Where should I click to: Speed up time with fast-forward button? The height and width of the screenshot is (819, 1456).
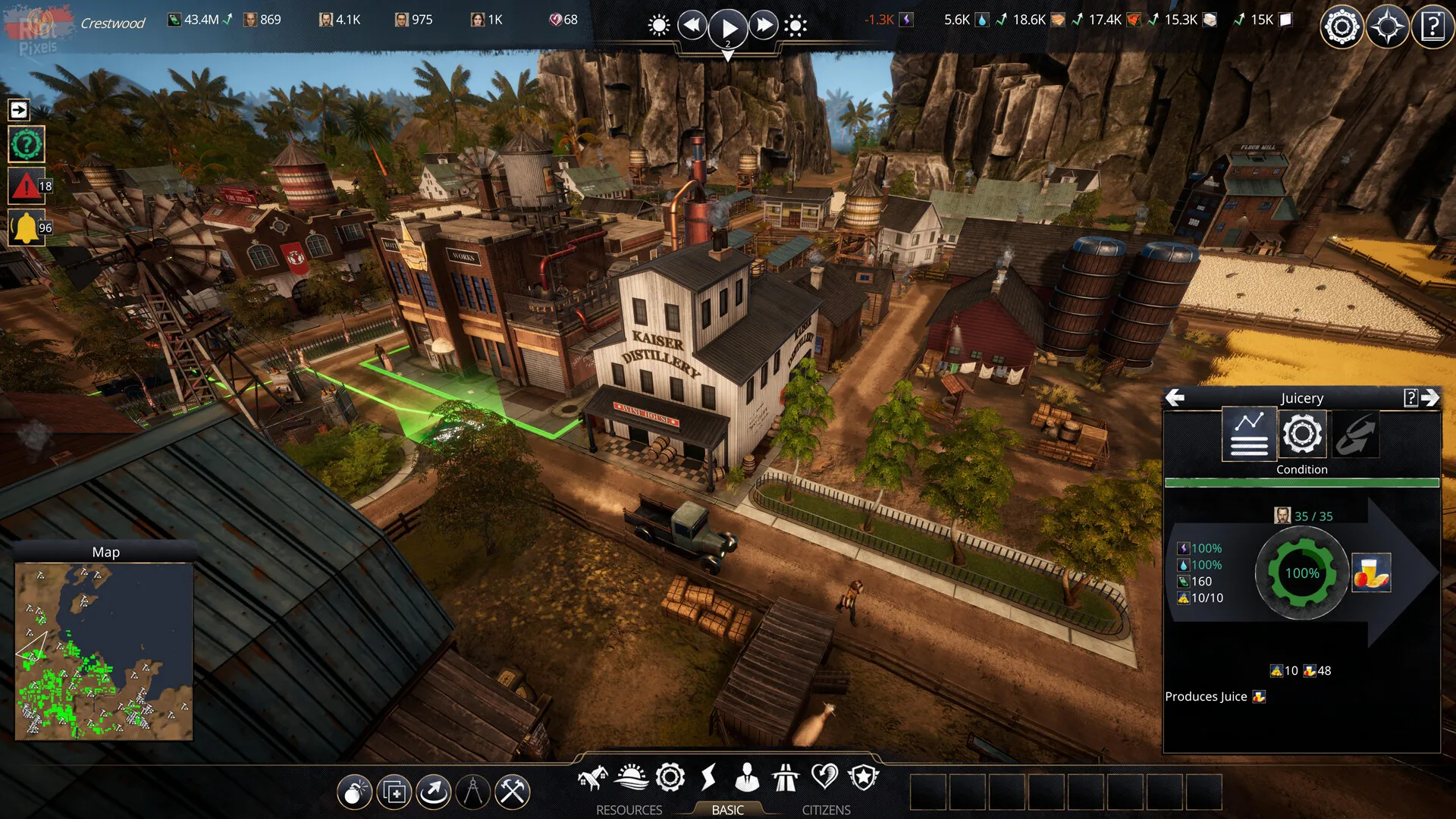(x=764, y=26)
